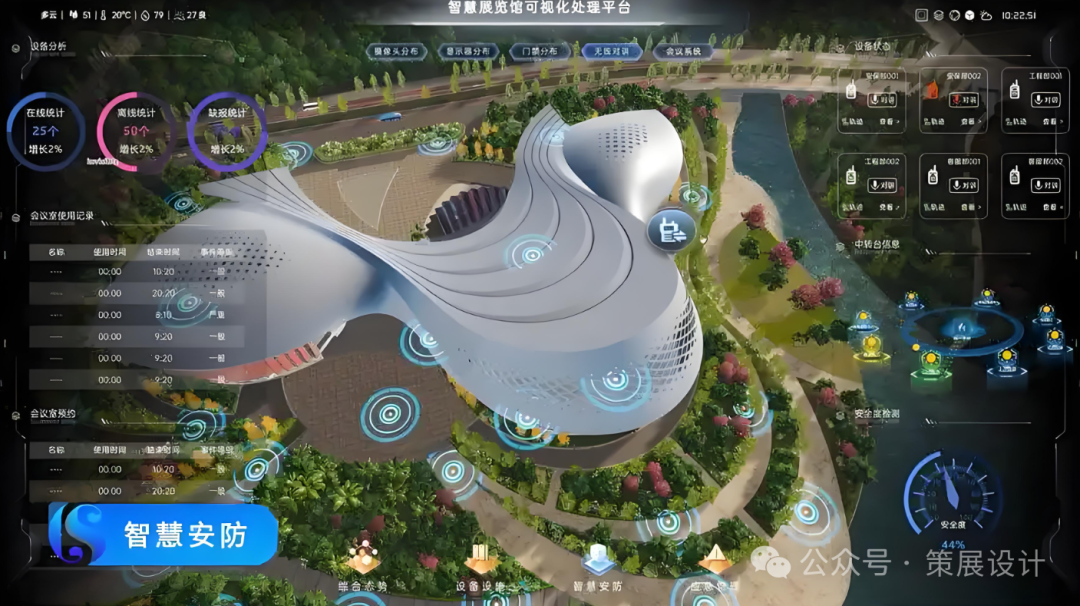Open the 综合态势 overview module
Image resolution: width=1080 pixels, height=606 pixels.
pyautogui.click(x=364, y=565)
